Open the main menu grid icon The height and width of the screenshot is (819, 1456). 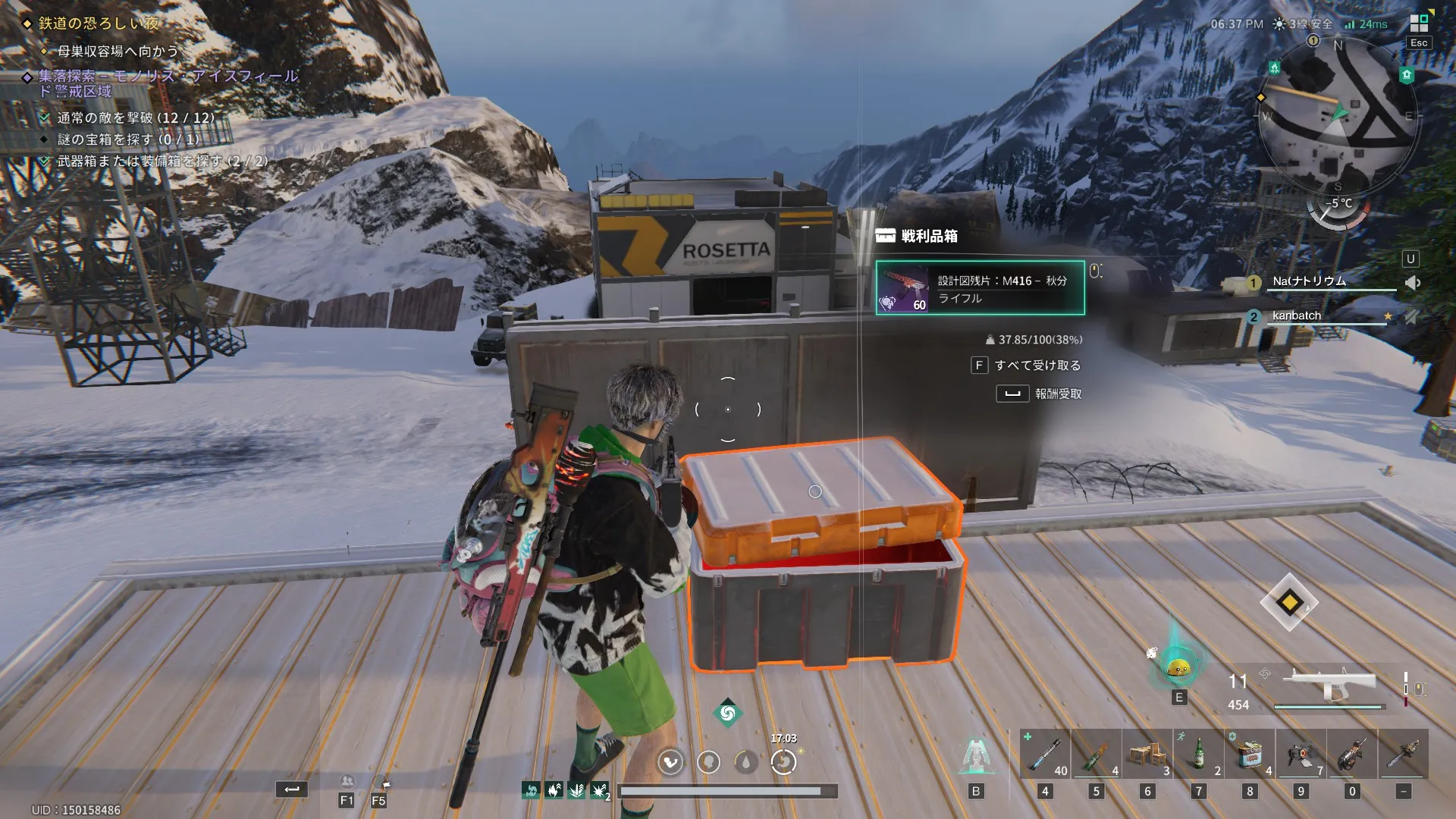[x=1419, y=23]
